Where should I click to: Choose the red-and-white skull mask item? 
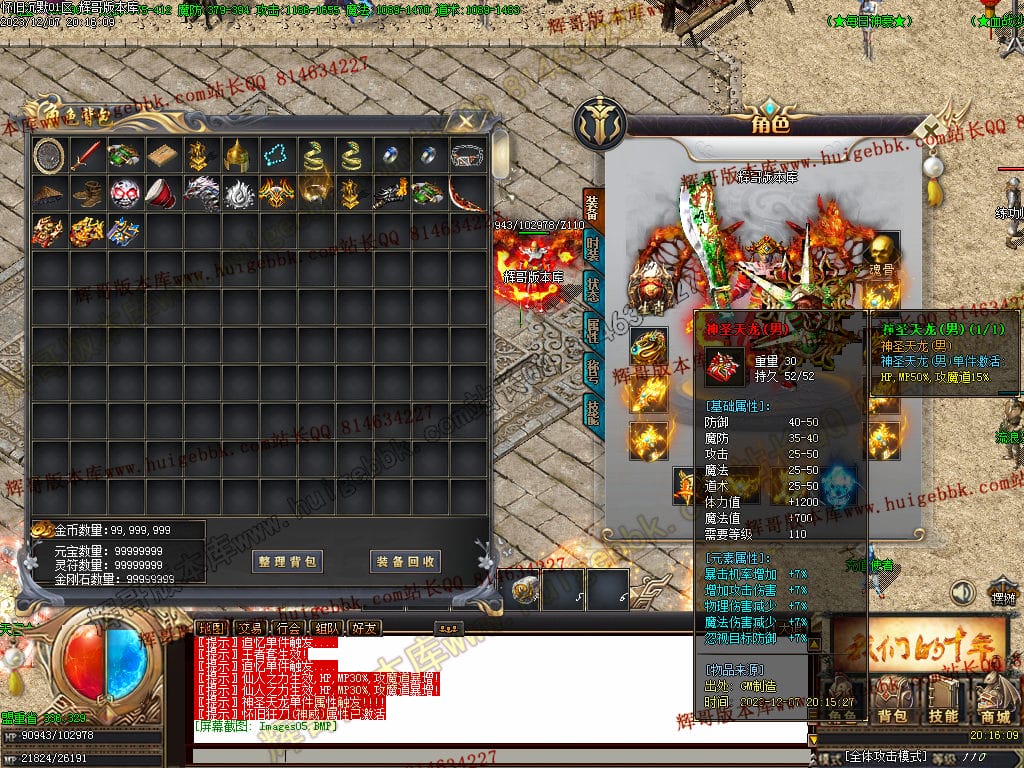tap(124, 193)
